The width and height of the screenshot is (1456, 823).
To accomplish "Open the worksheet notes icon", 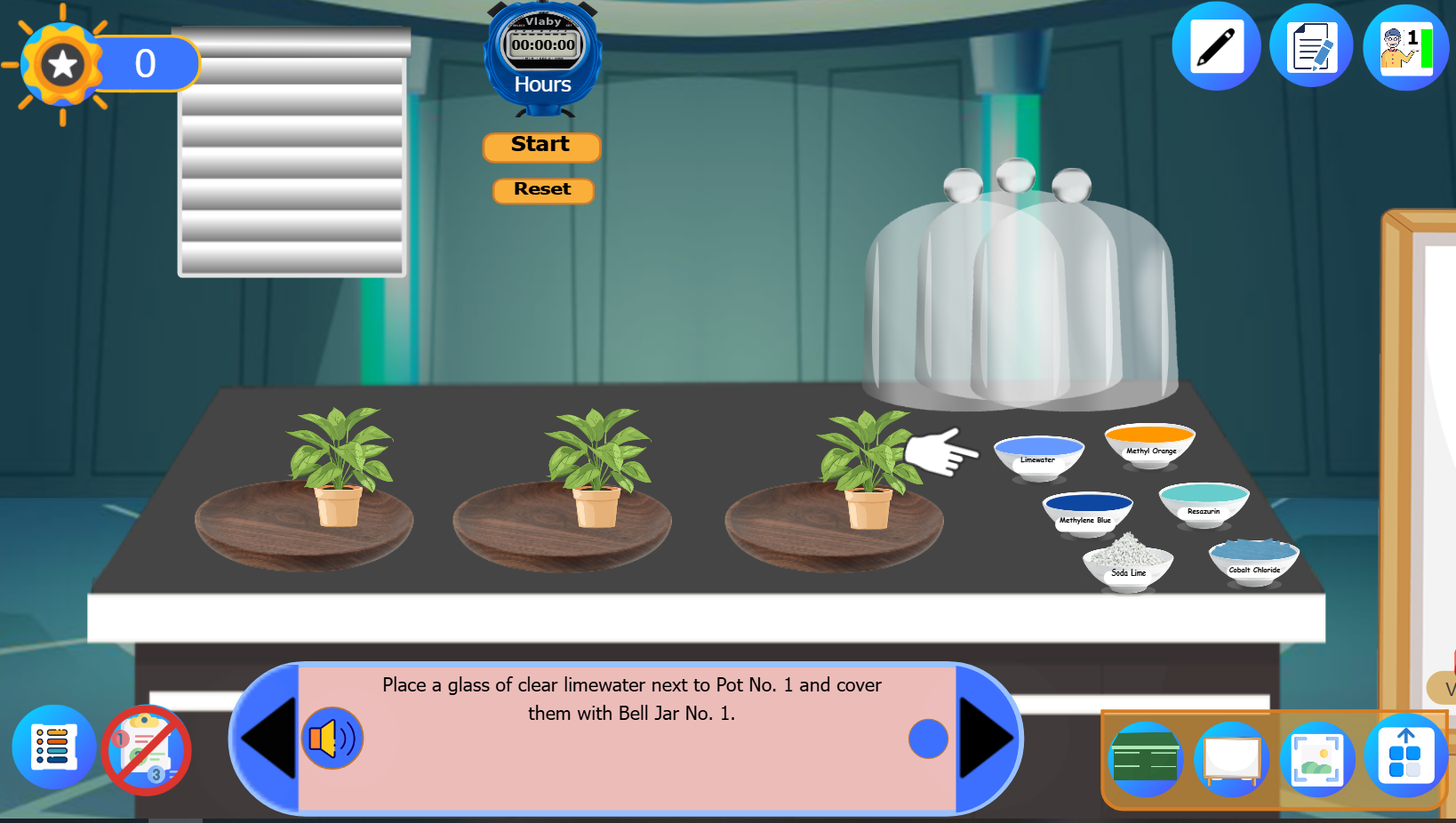I will point(1311,44).
